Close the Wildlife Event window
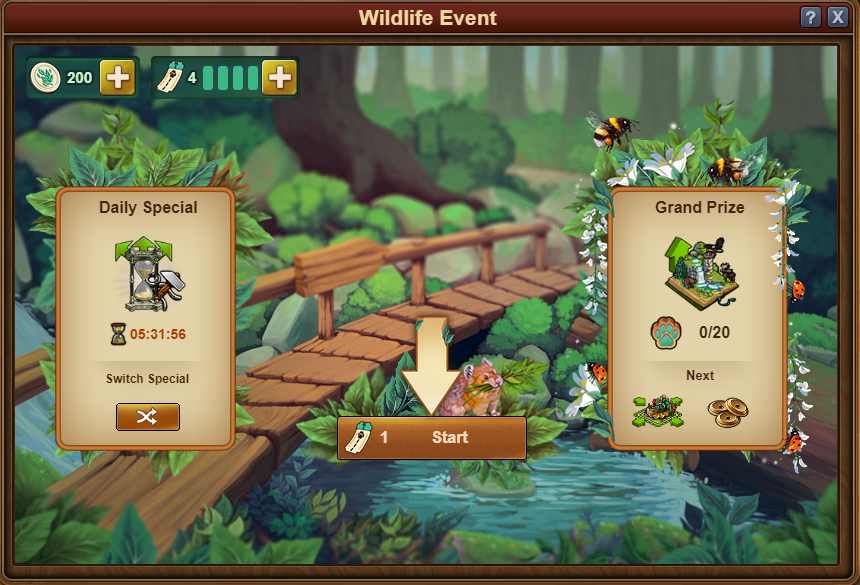860x585 pixels. coord(837,18)
